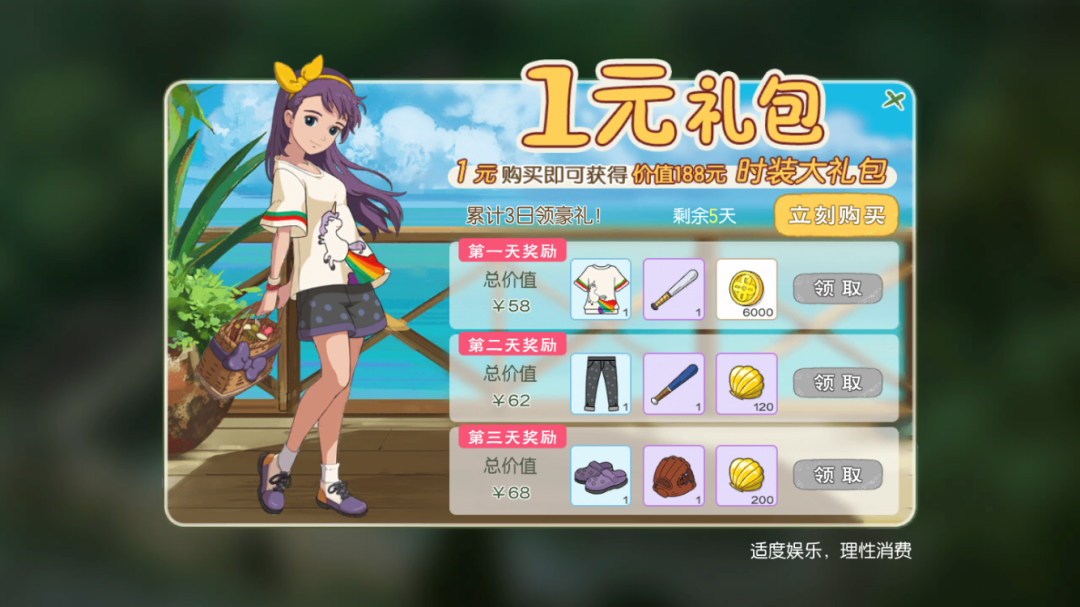Viewport: 1080px width, 607px height.
Task: Select the 200 golden shell reward
Action: [746, 475]
